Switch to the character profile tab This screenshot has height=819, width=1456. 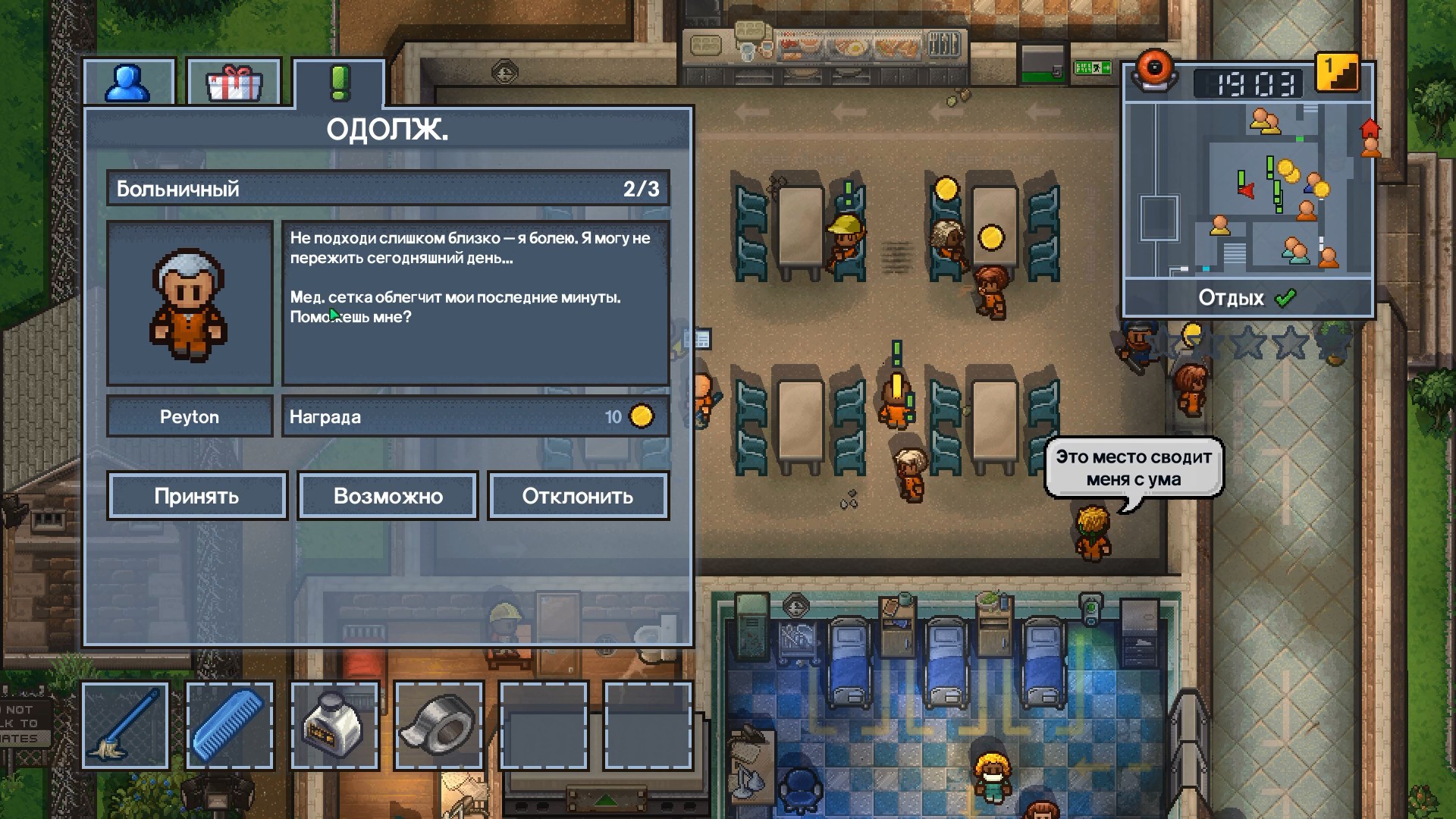[x=128, y=83]
